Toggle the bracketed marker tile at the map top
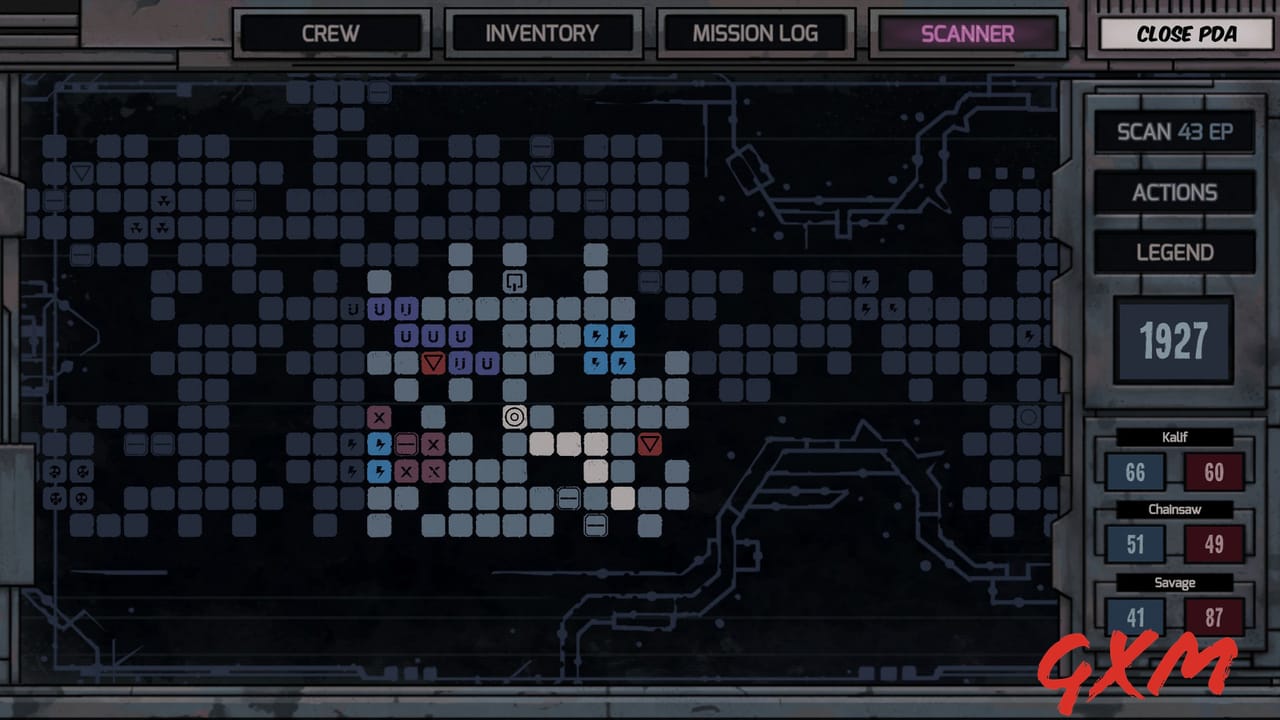This screenshot has height=720, width=1280. (514, 282)
